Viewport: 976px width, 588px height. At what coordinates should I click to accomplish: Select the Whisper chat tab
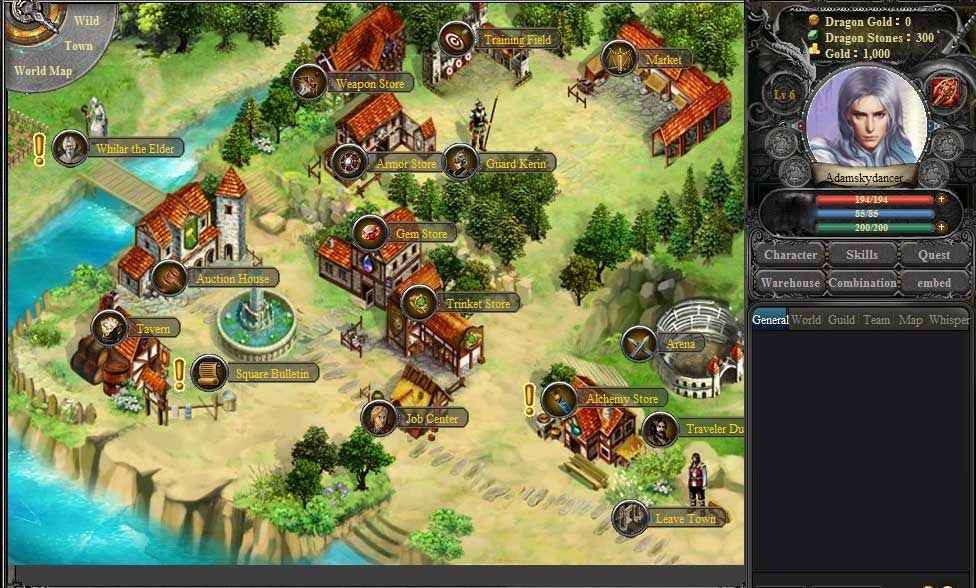948,320
